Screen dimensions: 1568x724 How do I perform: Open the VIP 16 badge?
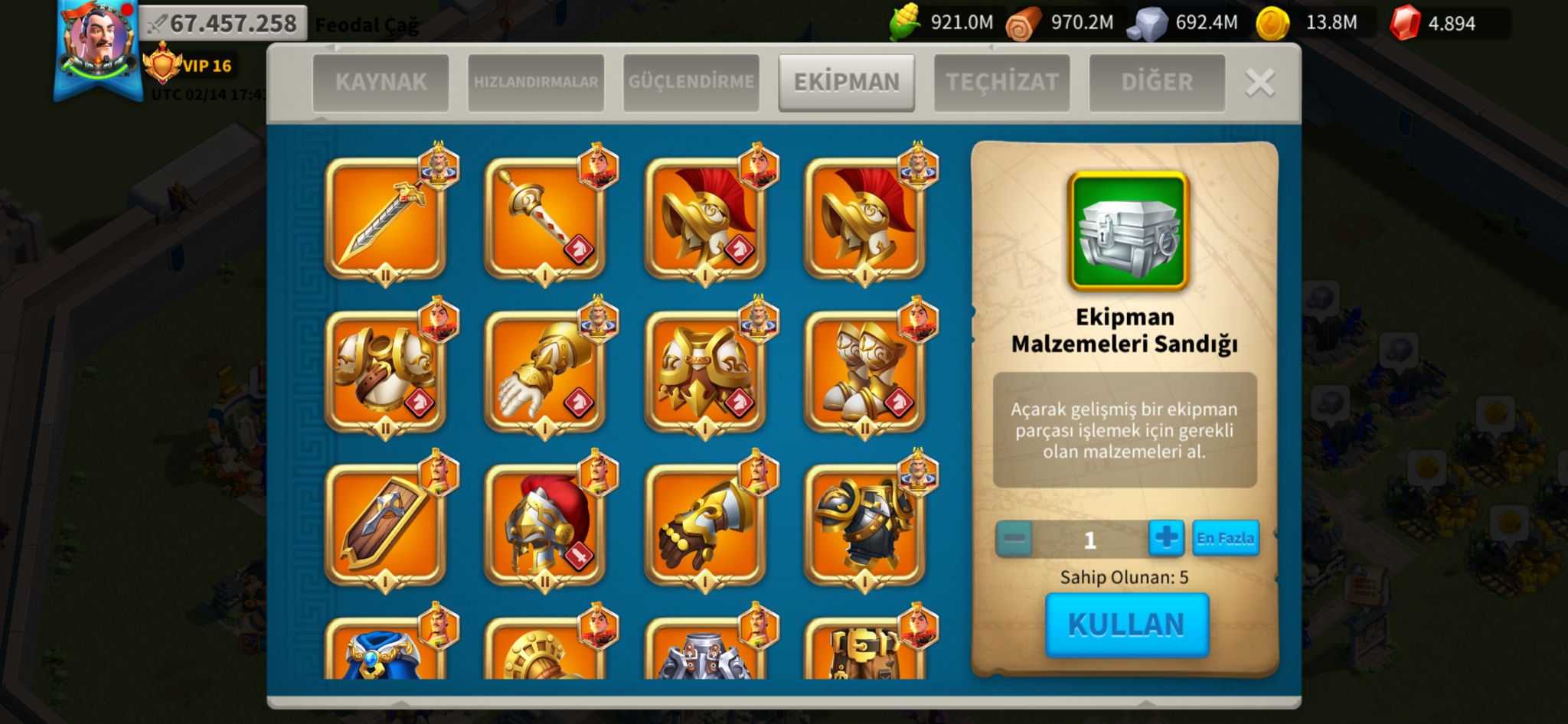pyautogui.click(x=191, y=66)
